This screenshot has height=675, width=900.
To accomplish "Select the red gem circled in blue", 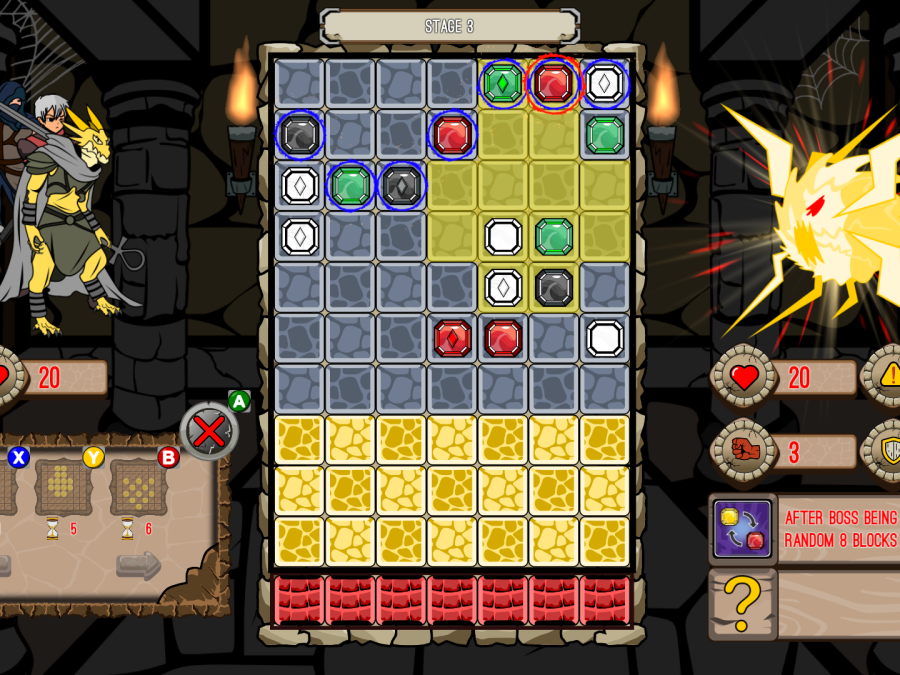I will coord(452,134).
